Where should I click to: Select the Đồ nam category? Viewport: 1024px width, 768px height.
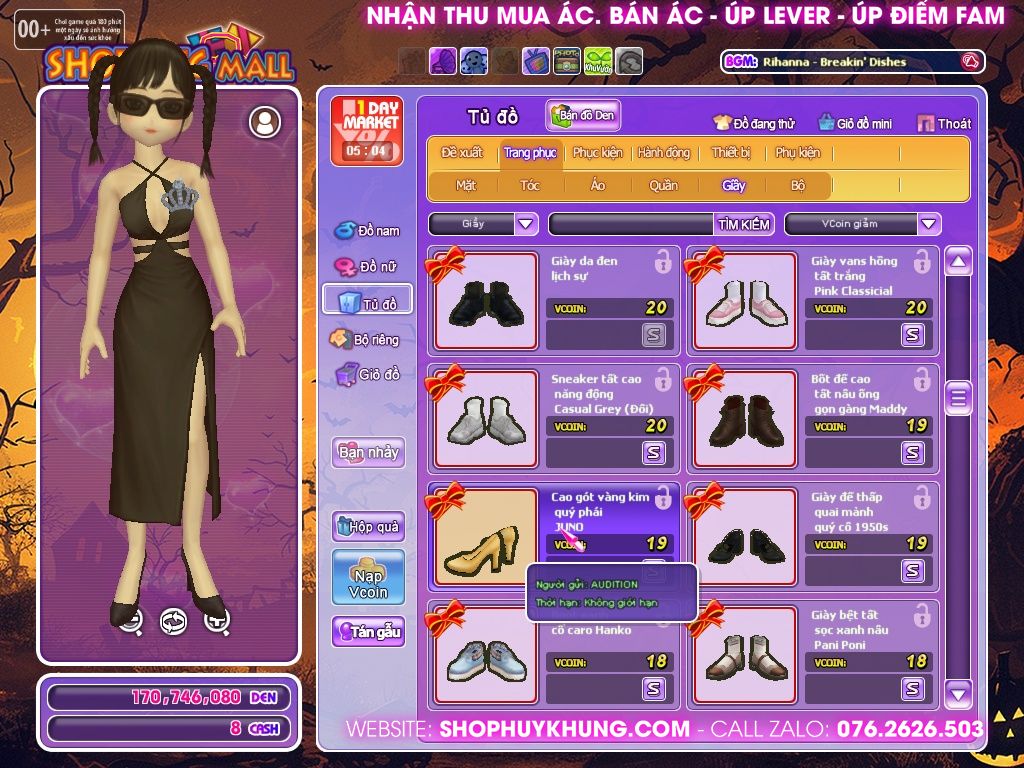tap(367, 231)
